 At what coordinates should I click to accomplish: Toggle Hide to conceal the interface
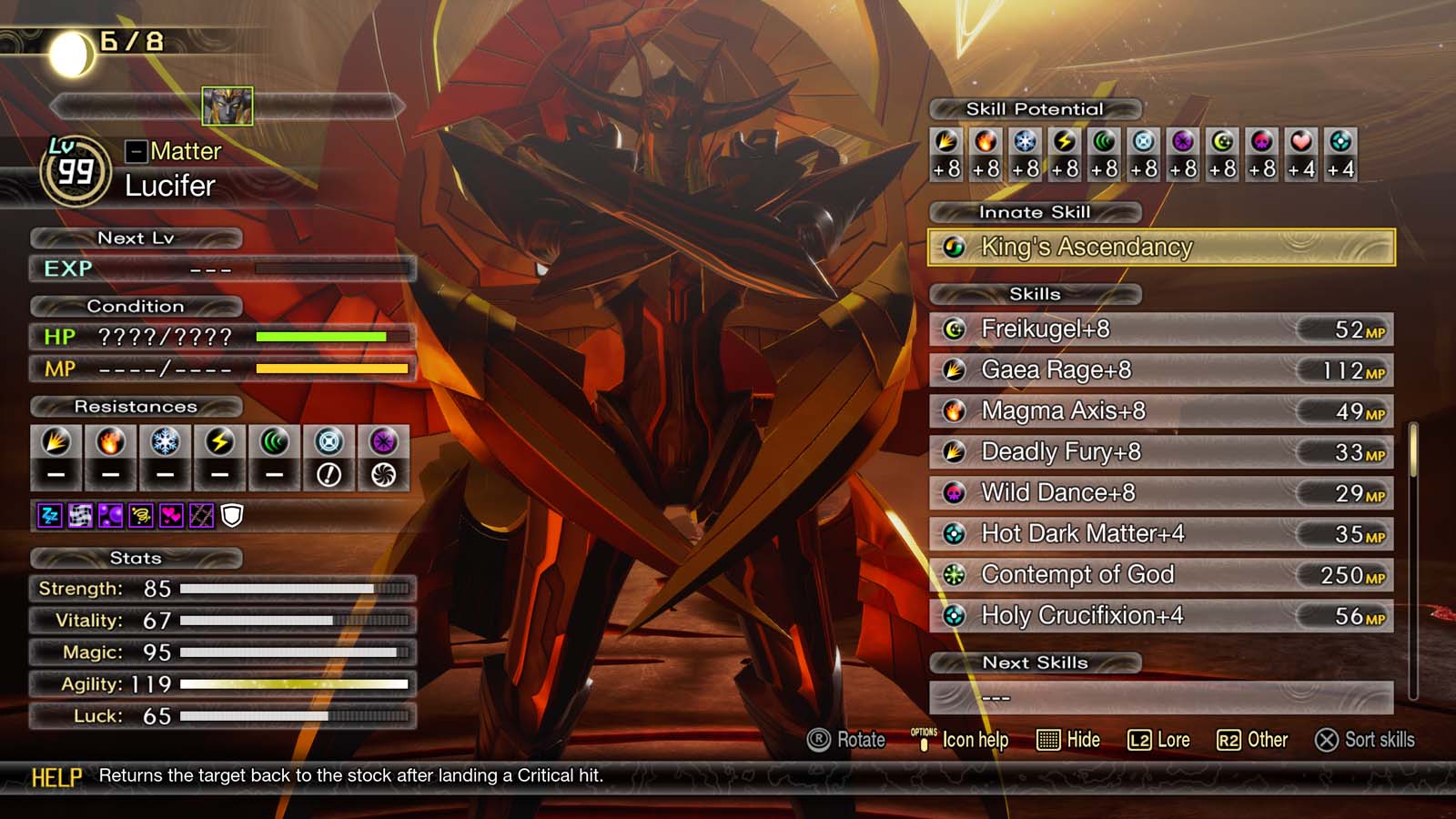pos(1070,740)
